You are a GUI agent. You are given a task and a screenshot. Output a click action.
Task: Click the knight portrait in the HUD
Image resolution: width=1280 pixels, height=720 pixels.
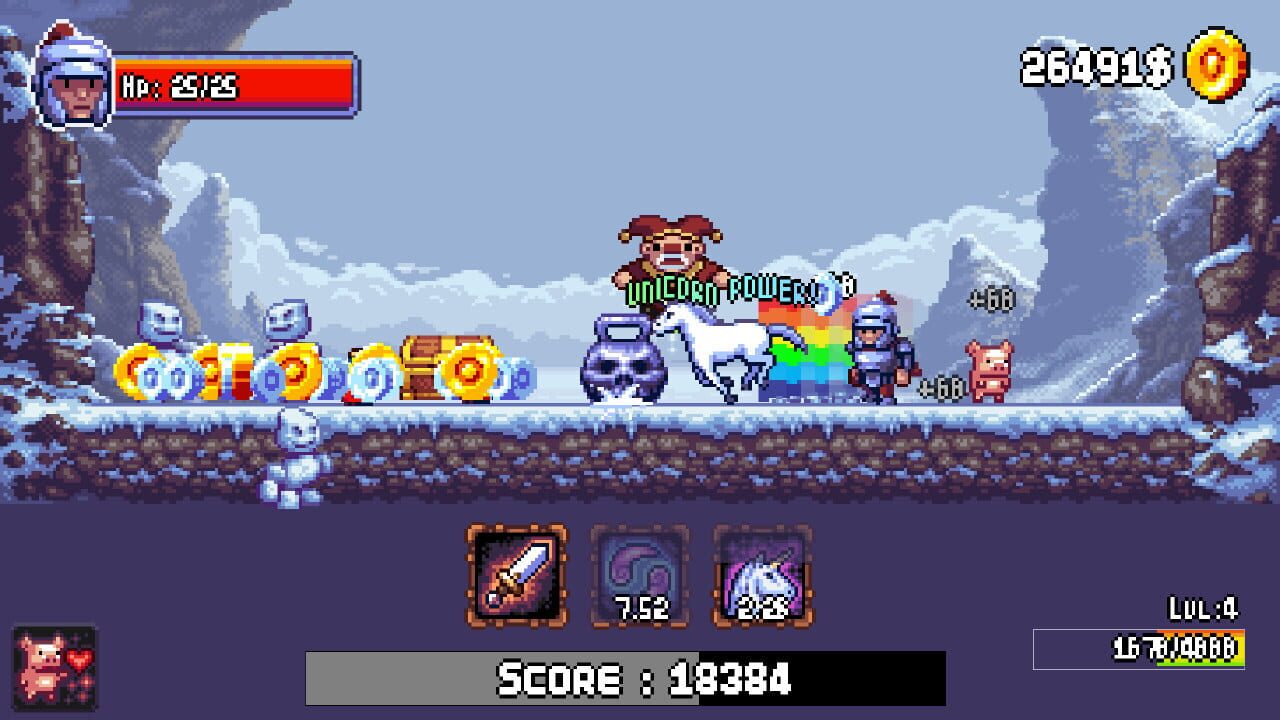[x=74, y=80]
